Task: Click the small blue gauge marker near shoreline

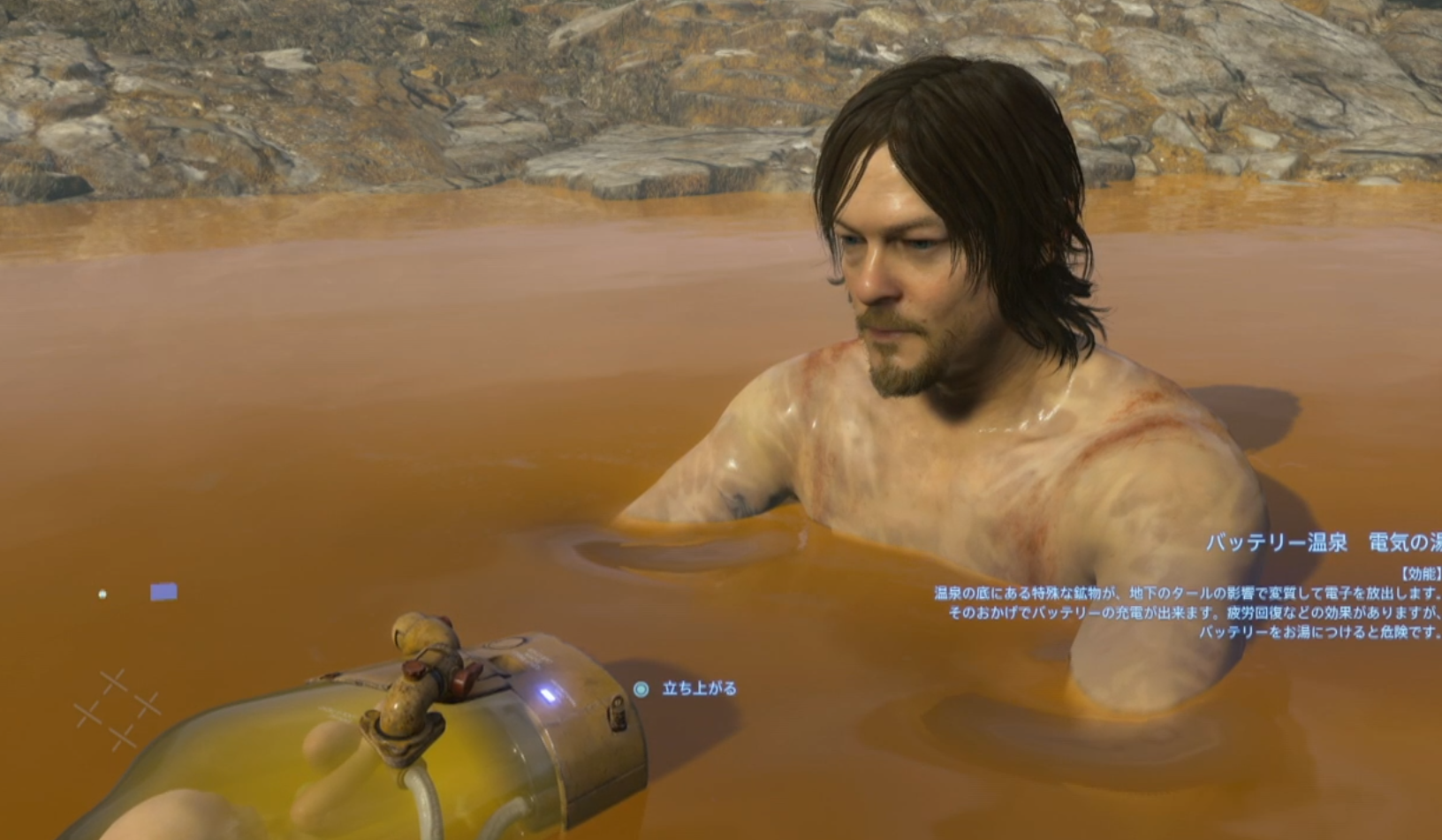Action: tap(163, 591)
